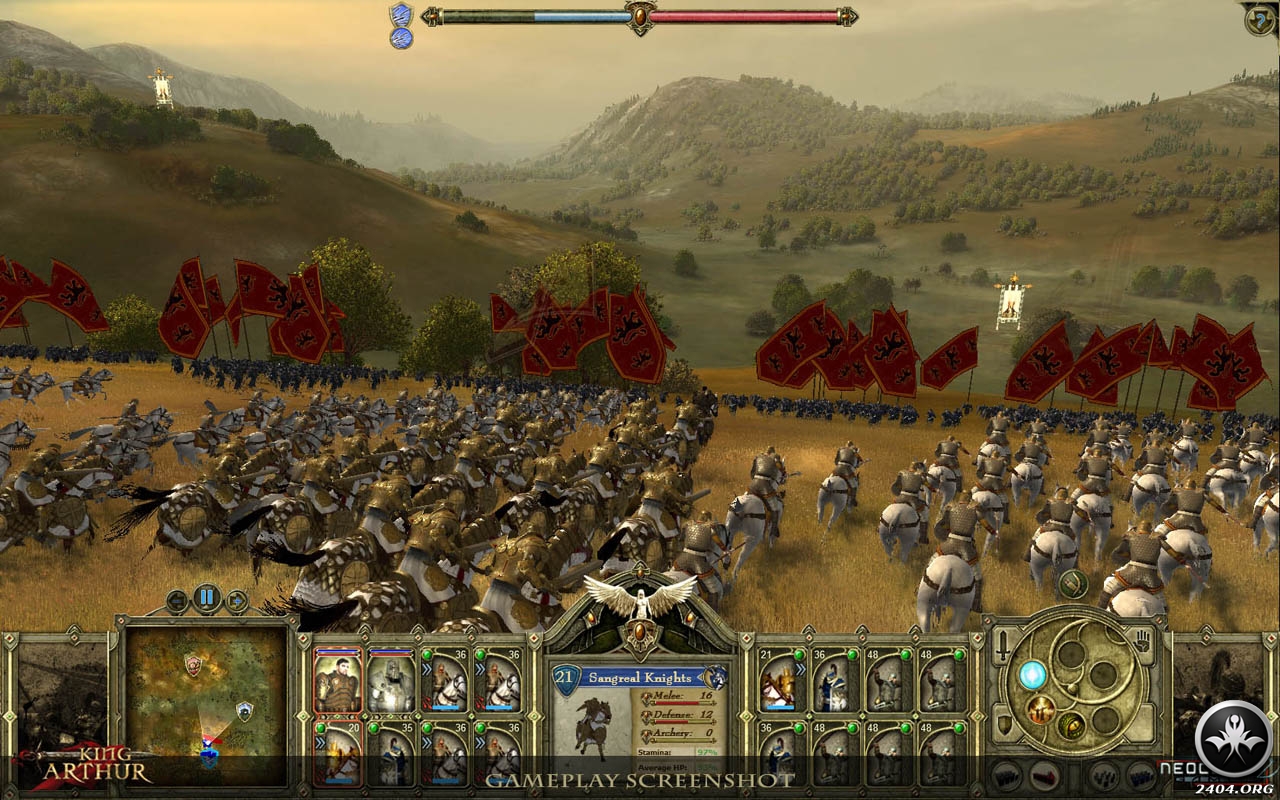Select the unit card with 20 soldiers
Screen dimensions: 1280x800
point(337,754)
